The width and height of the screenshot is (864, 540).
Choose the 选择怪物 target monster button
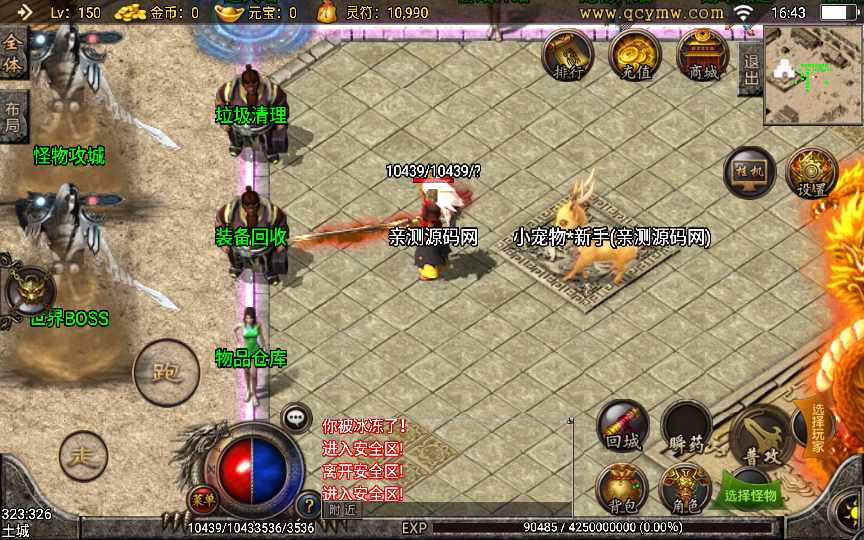(750, 494)
